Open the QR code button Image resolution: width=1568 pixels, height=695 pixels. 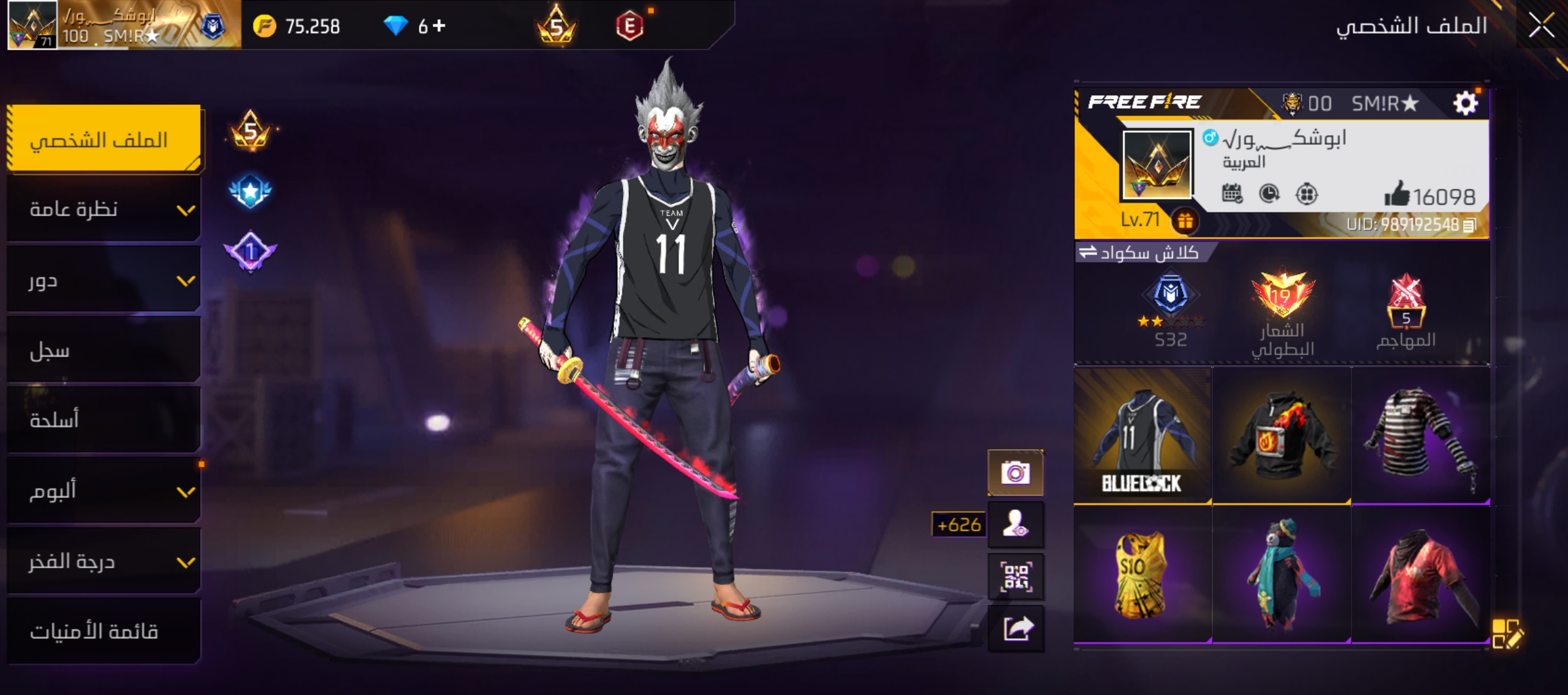tap(1016, 576)
